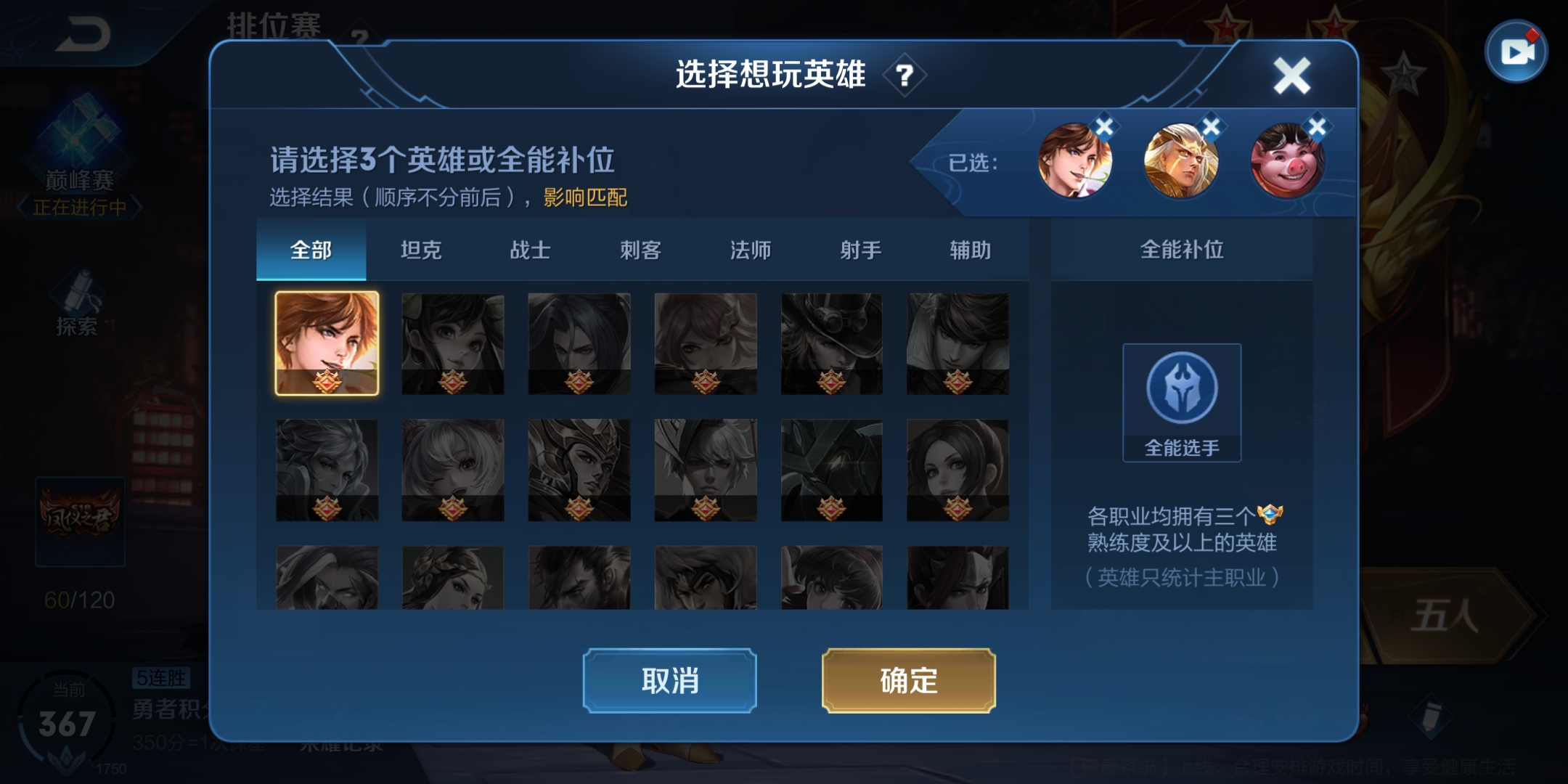
Task: Open the help question mark beside 选择想玩英雄
Action: click(x=905, y=76)
